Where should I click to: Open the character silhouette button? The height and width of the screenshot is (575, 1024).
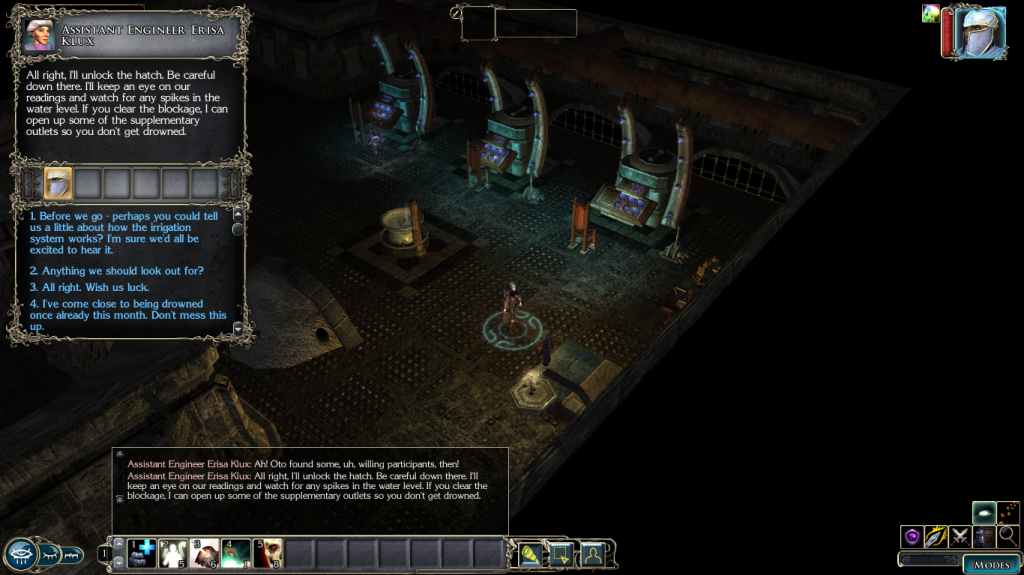point(593,553)
